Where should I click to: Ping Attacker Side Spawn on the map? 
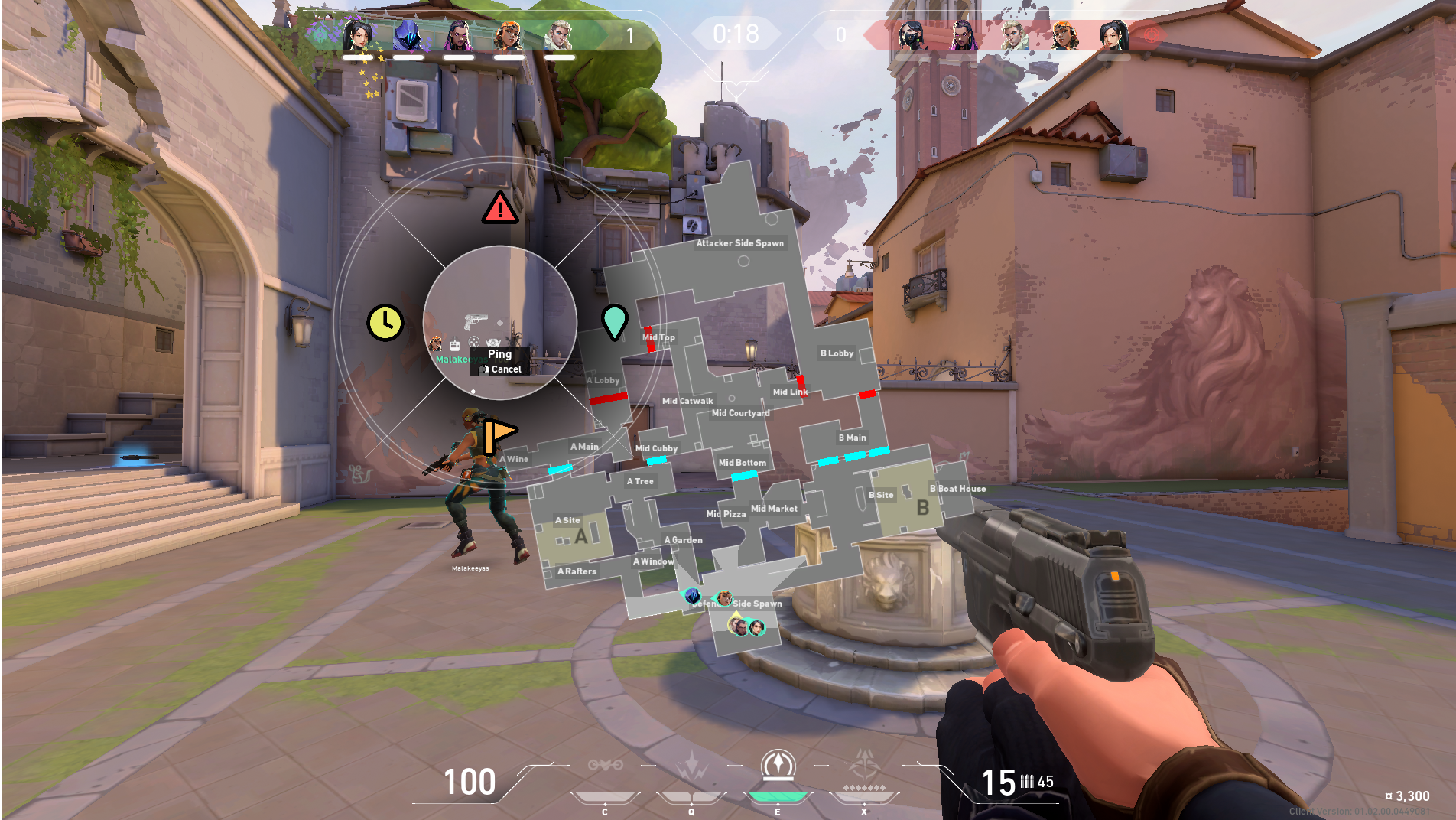(x=739, y=243)
